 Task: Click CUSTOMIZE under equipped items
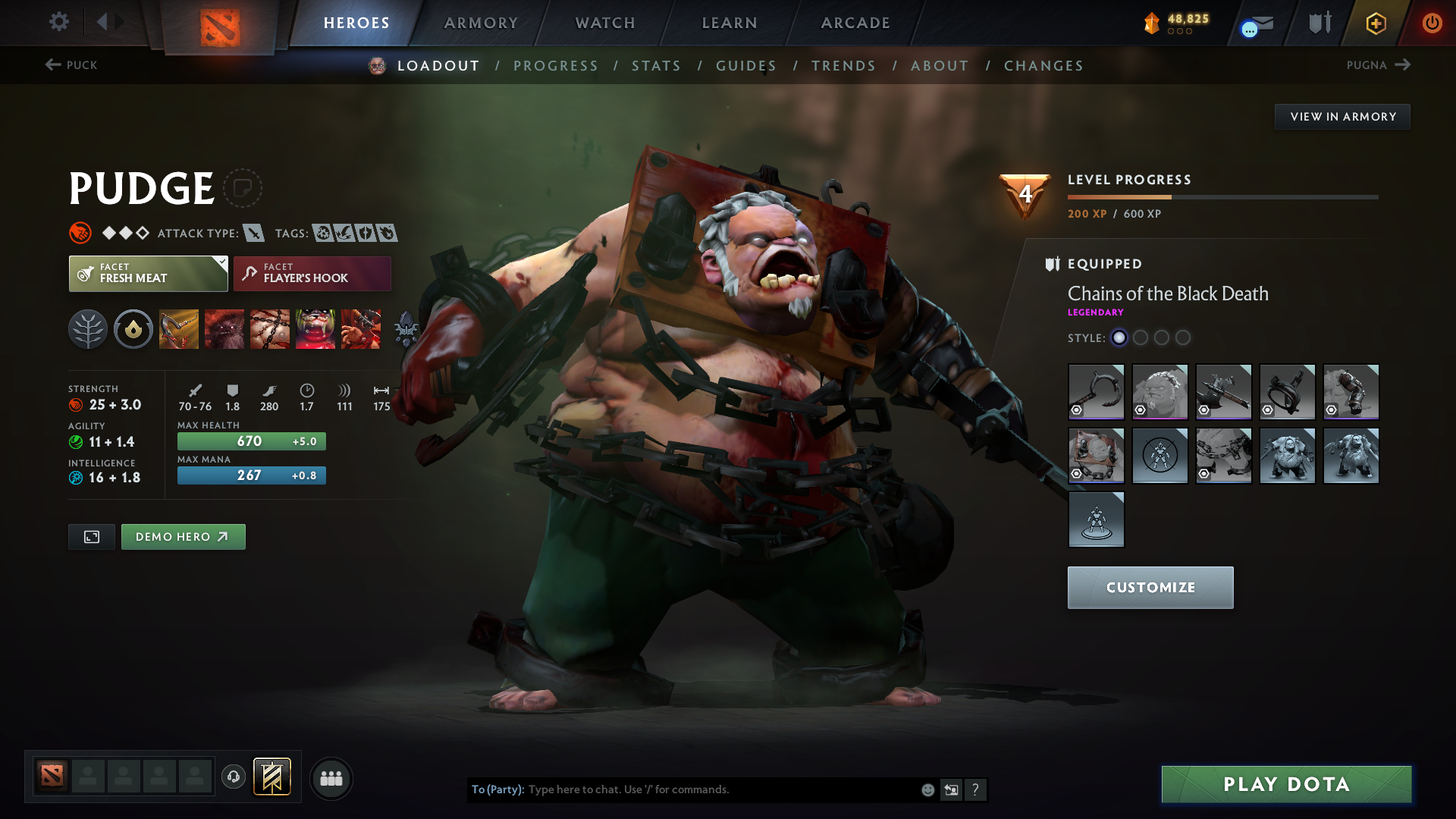(x=1150, y=587)
